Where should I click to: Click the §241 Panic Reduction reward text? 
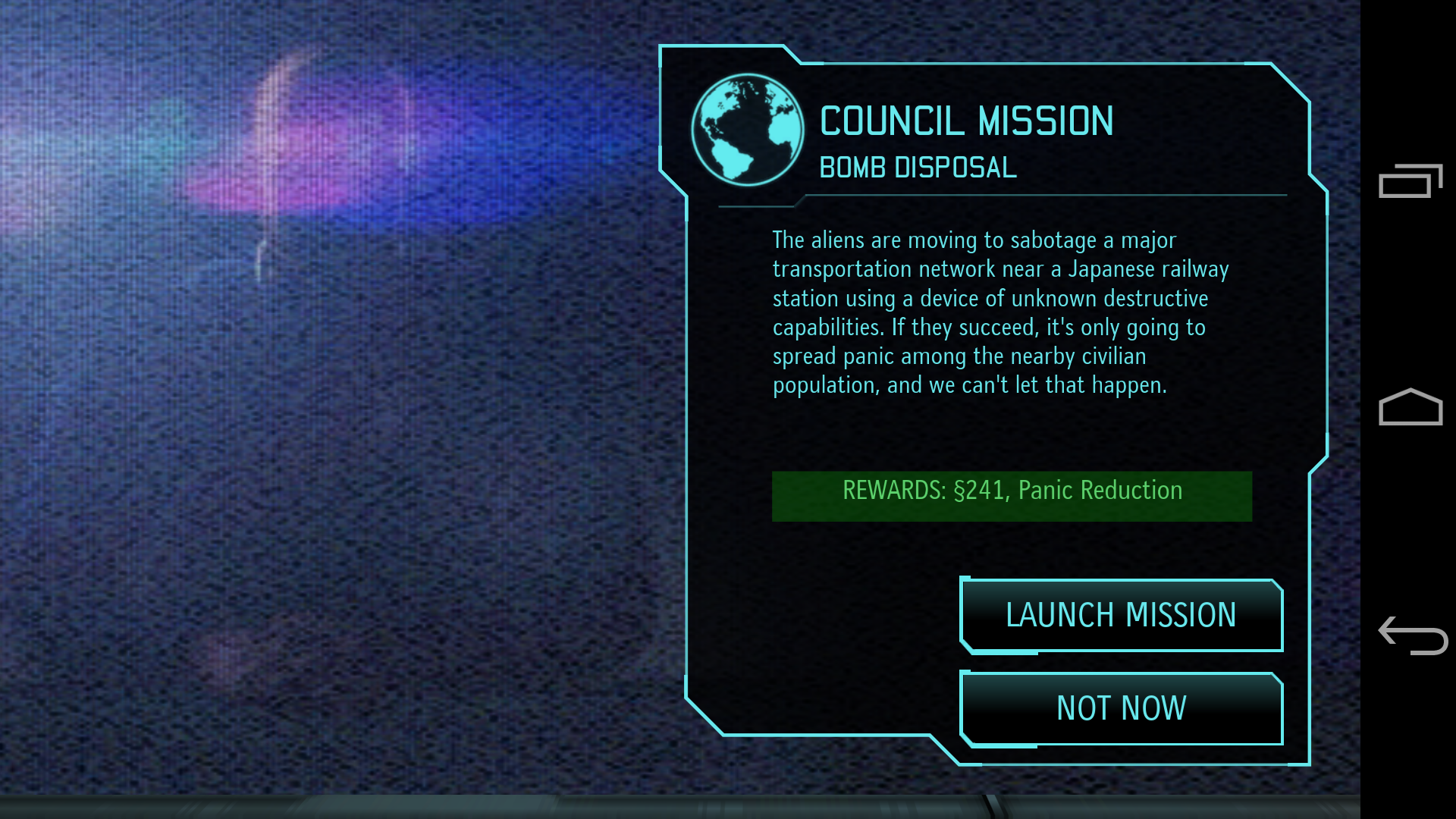click(1011, 491)
